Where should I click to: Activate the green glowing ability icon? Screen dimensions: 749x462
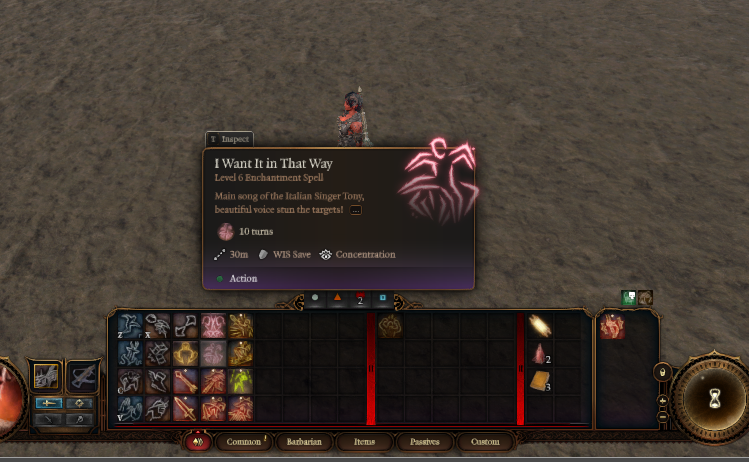coord(241,380)
